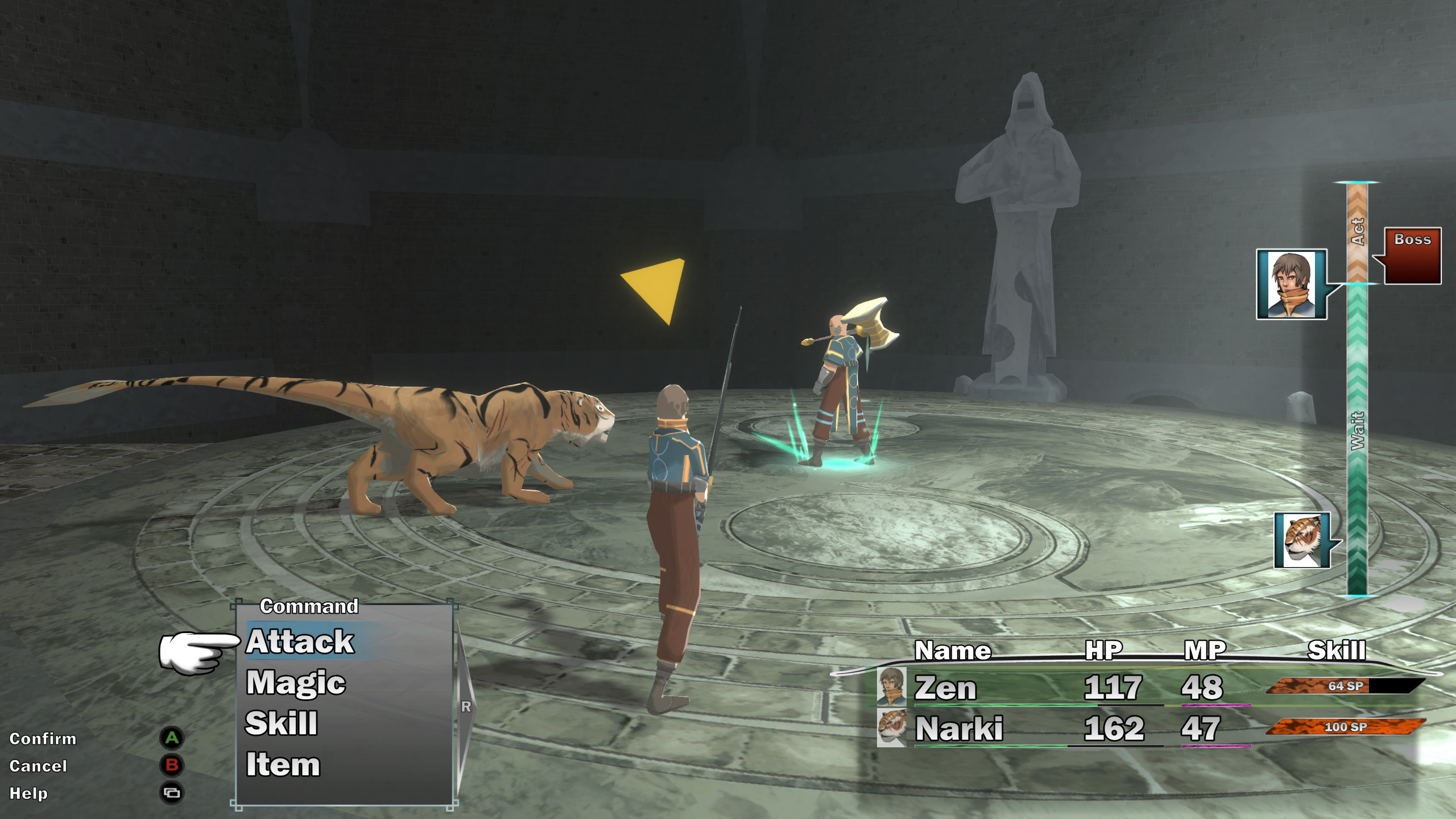Open the Skill command

(x=282, y=723)
